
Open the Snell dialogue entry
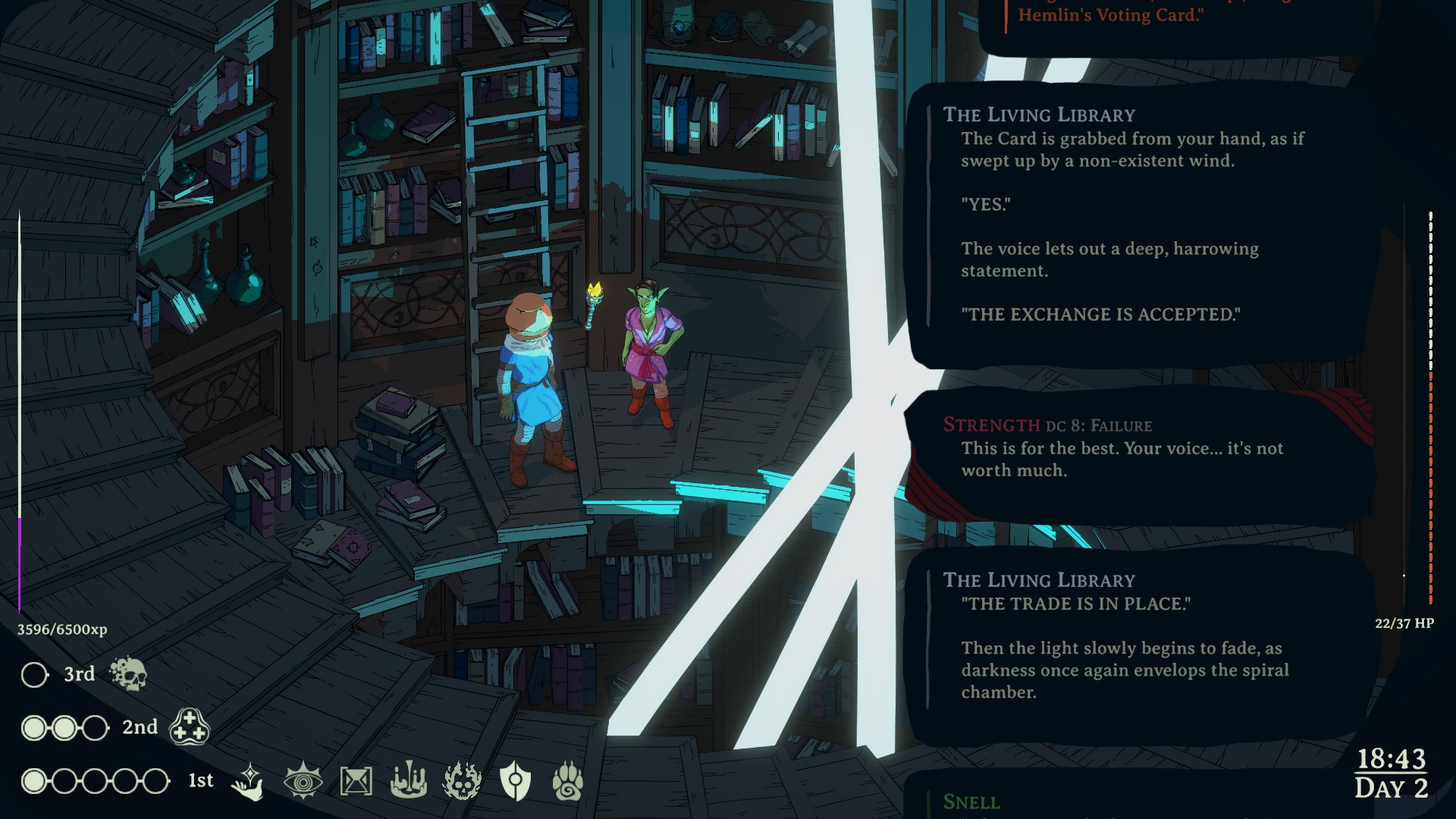click(971, 802)
